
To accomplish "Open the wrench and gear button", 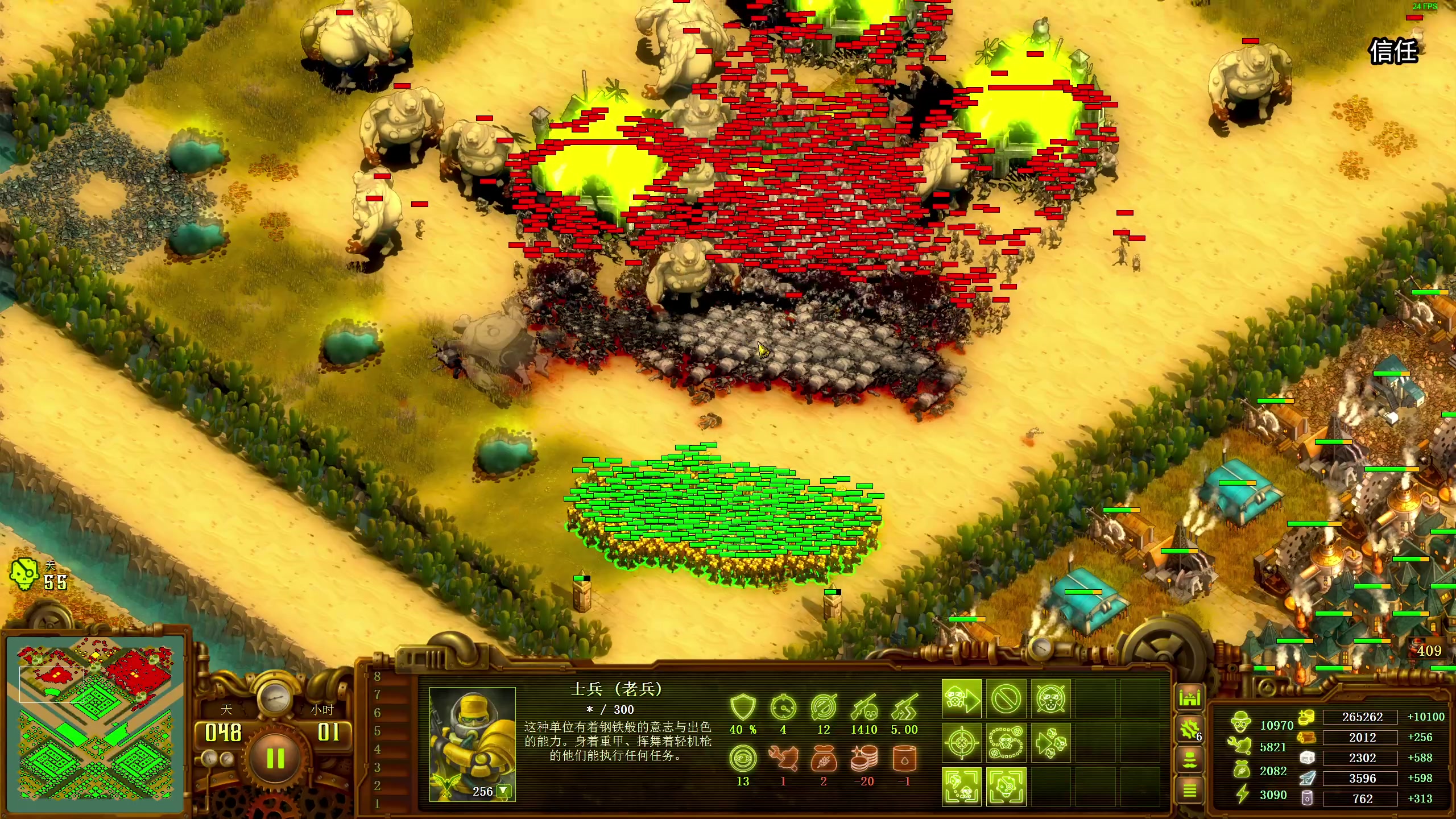I will click(1189, 730).
